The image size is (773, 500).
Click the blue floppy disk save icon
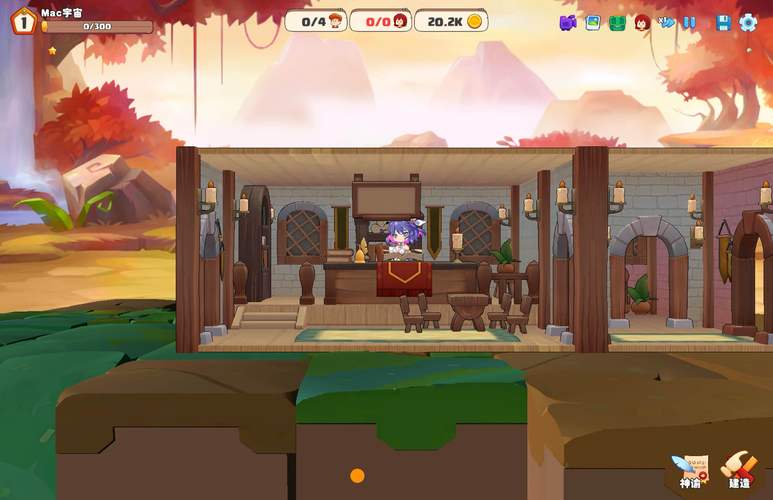click(723, 22)
